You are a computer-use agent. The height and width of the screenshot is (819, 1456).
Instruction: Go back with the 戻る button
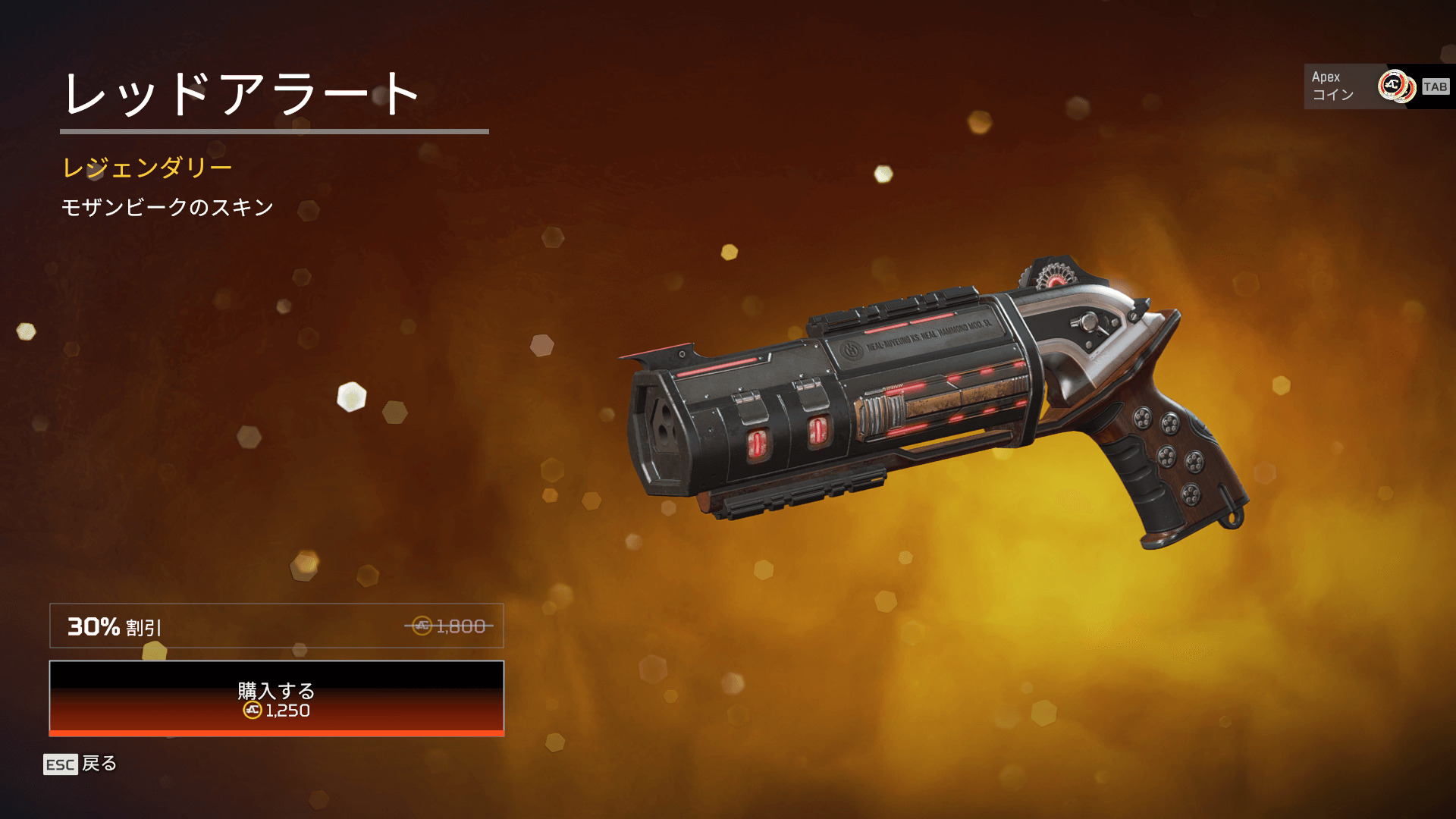tap(80, 764)
